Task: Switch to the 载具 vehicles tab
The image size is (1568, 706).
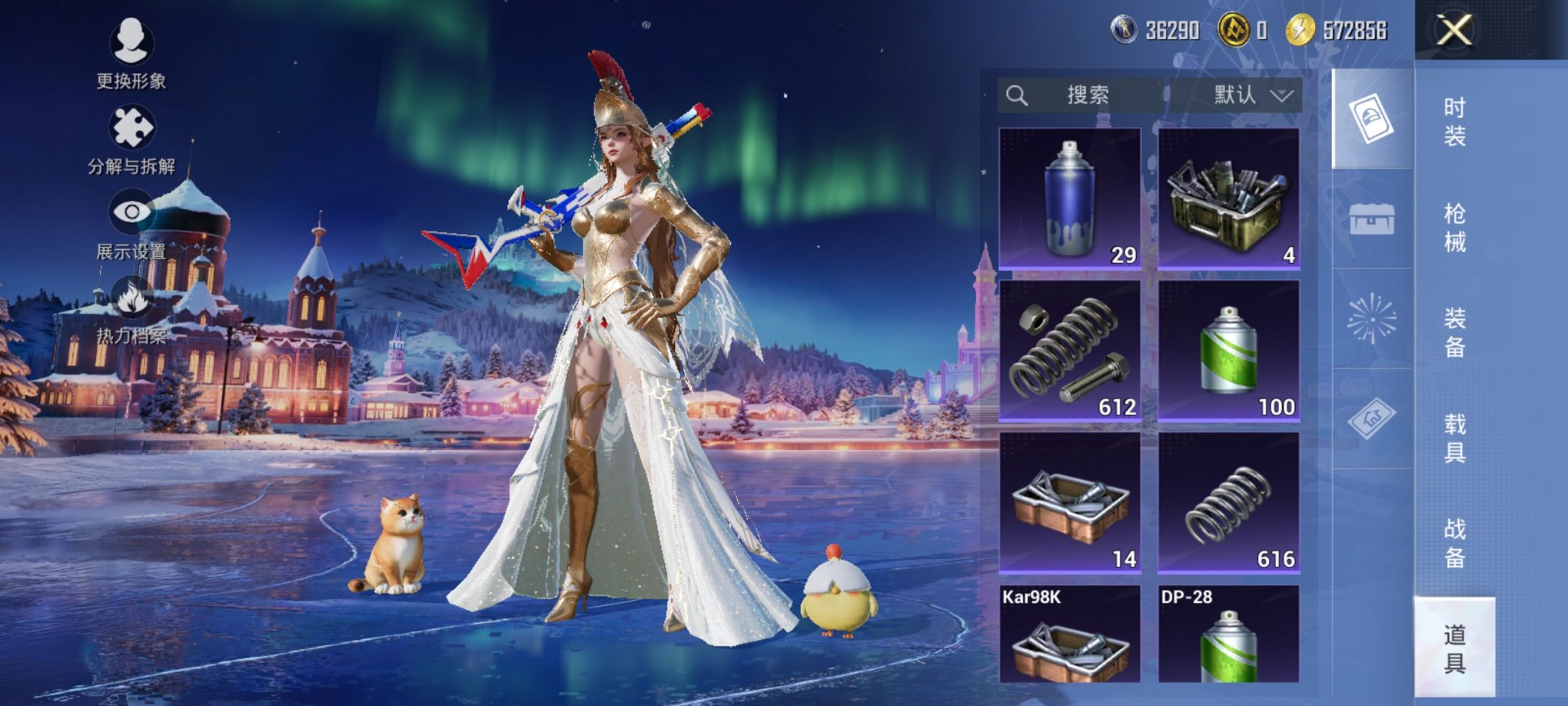Action: (x=1454, y=438)
